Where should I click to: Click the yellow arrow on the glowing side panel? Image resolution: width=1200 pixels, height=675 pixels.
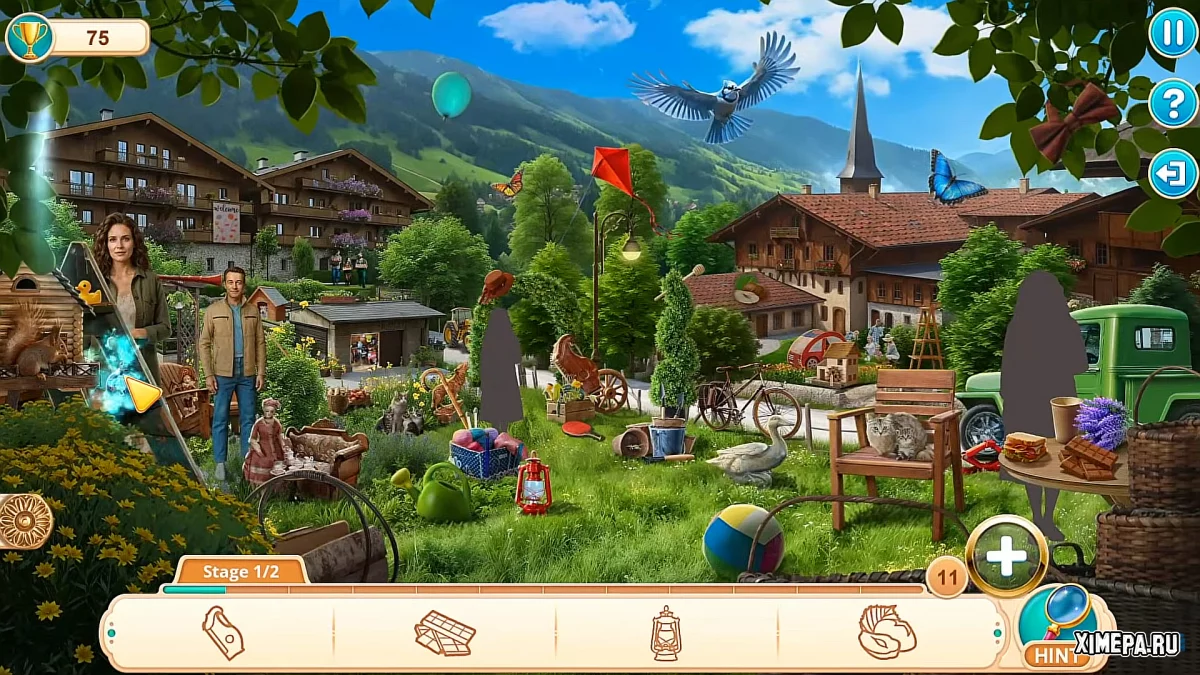(x=142, y=394)
